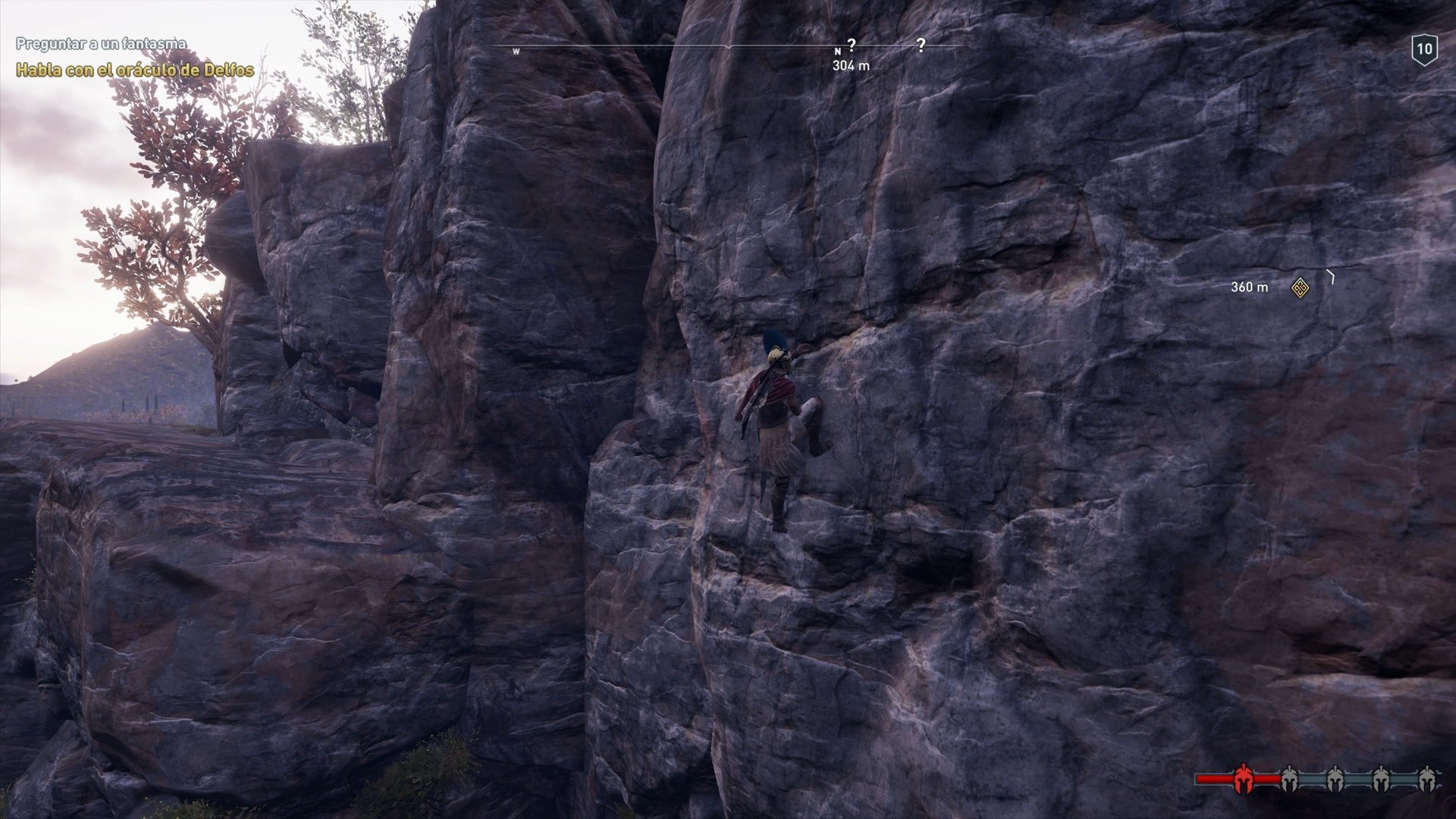Click the red bounty progress segment
1456x819 pixels.
(1213, 779)
